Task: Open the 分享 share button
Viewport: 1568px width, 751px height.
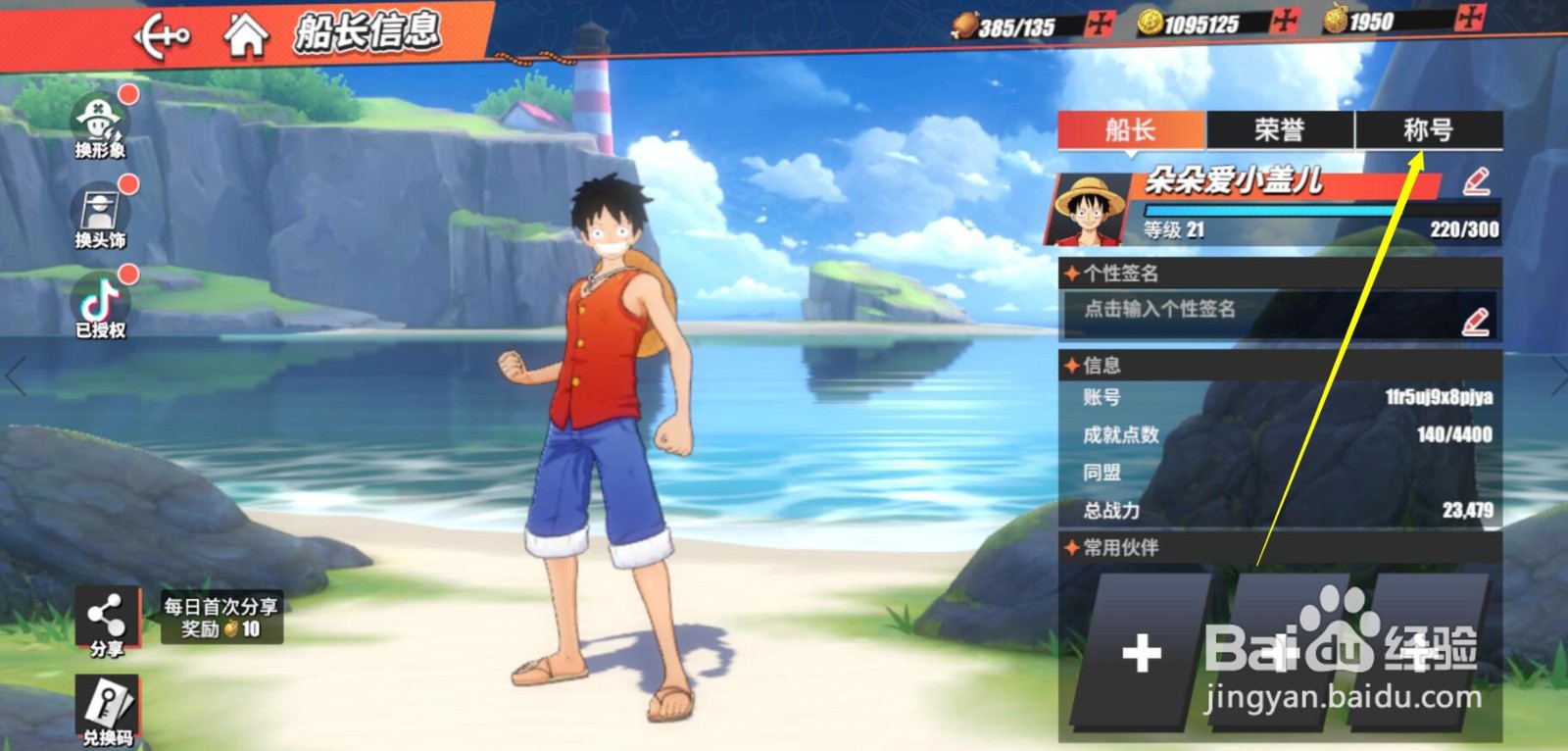Action: coord(107,622)
